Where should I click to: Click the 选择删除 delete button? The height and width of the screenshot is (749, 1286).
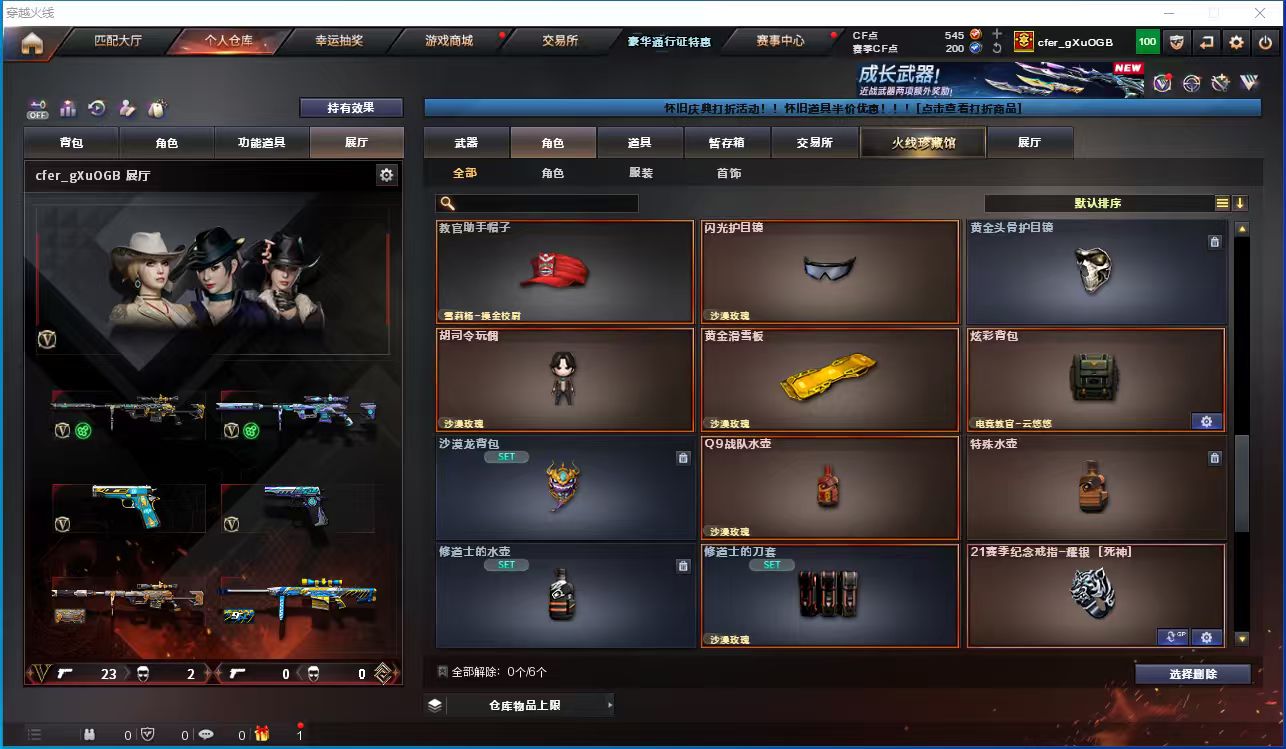tap(1193, 674)
